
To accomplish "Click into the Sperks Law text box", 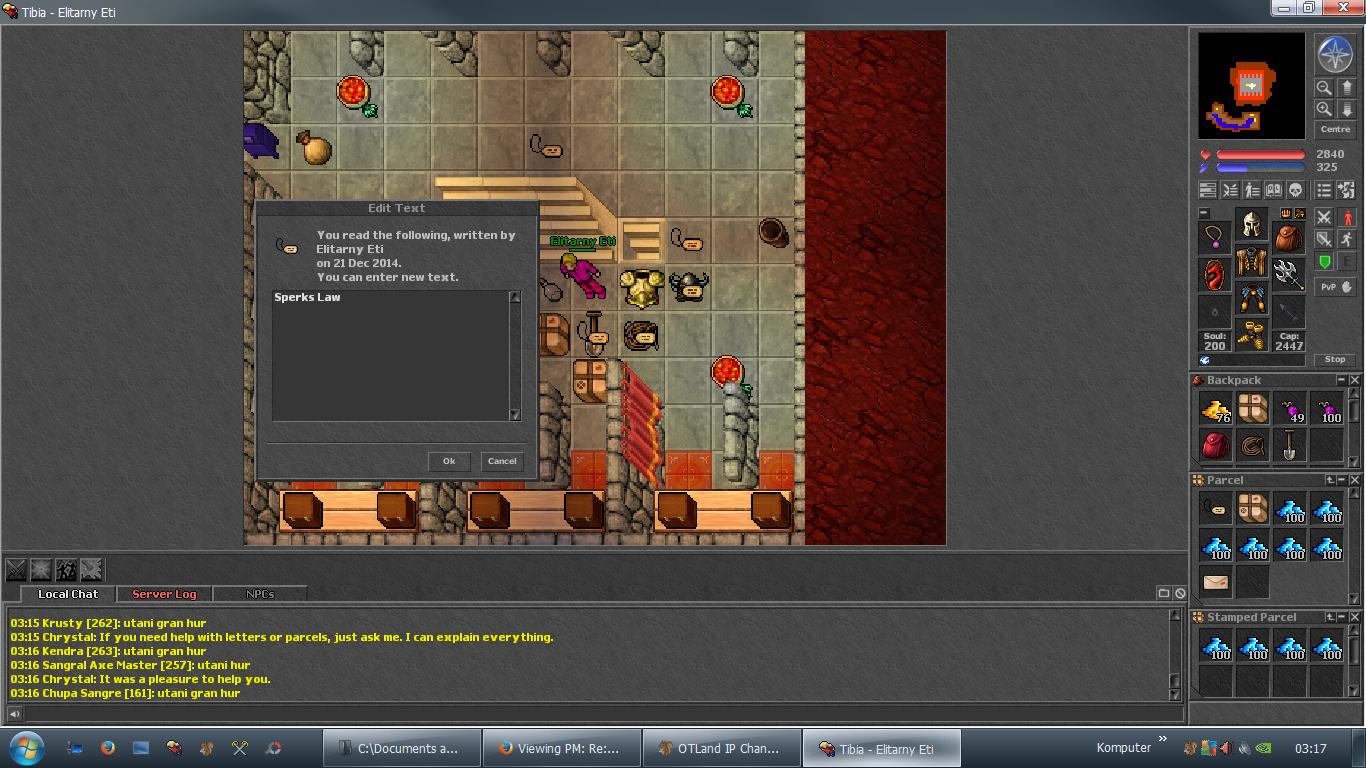I will point(390,355).
